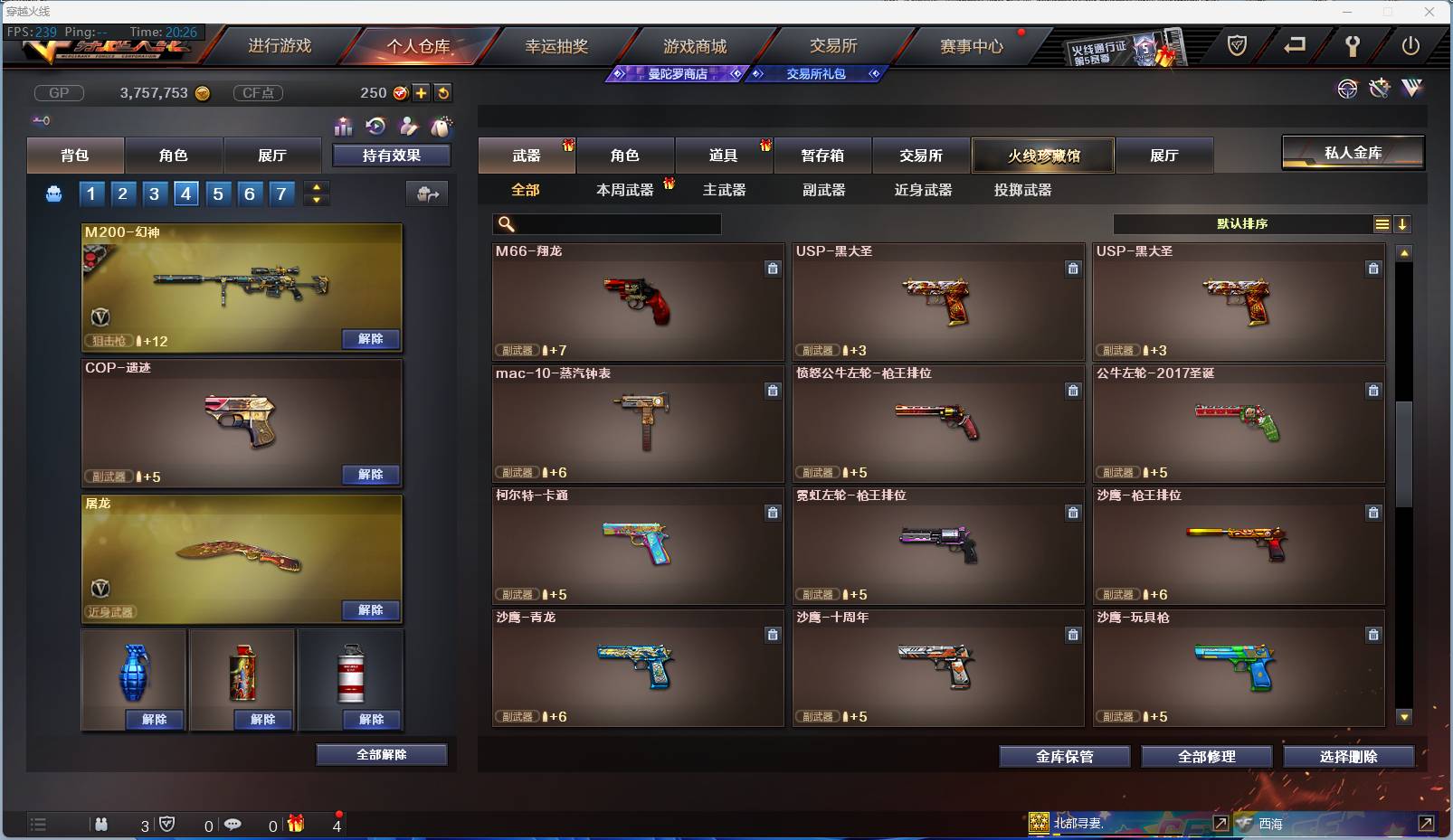
Task: Open the statistics bar chart icon
Action: (x=344, y=127)
